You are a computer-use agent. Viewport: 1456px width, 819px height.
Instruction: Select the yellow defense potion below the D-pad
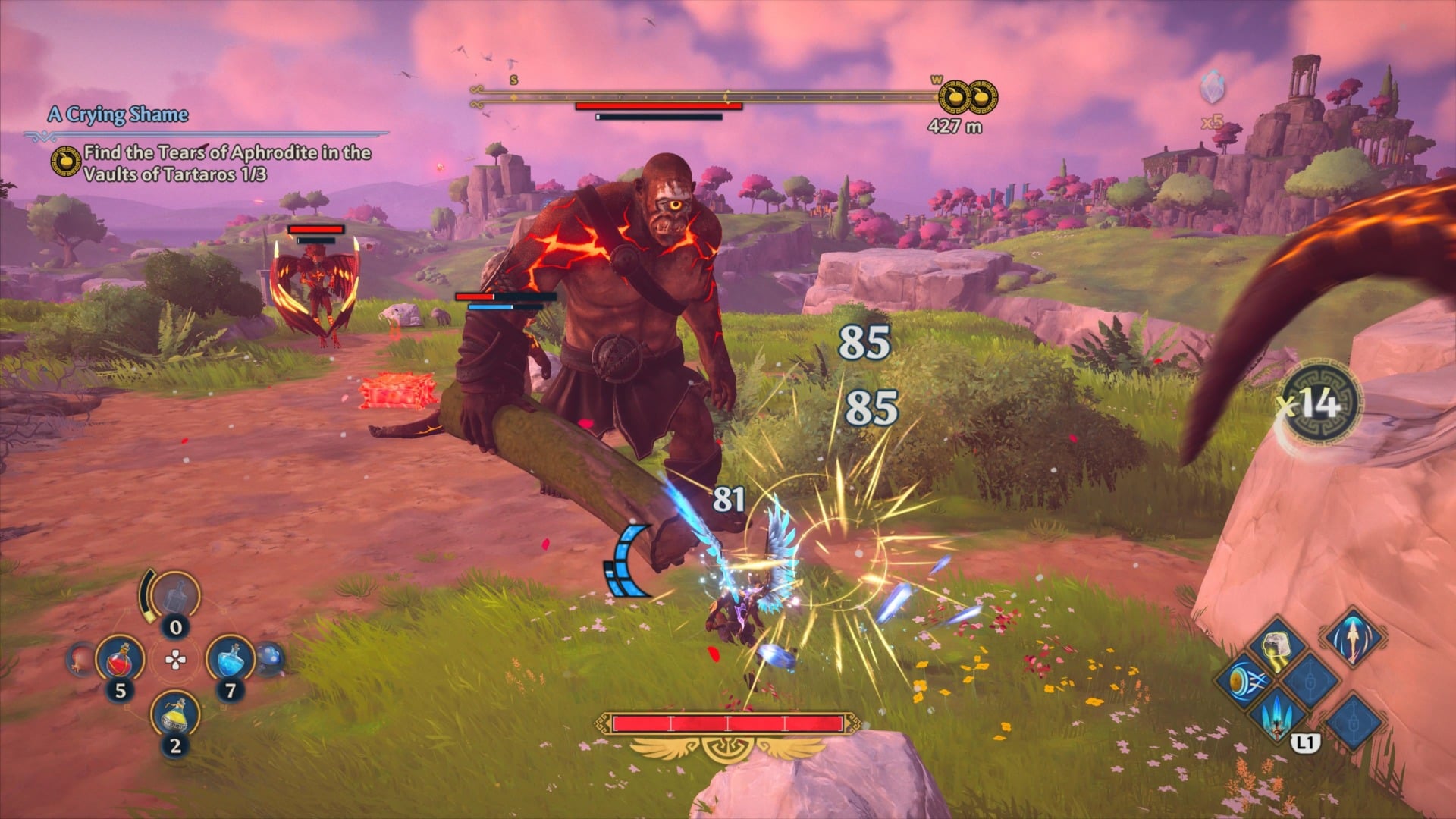174,717
